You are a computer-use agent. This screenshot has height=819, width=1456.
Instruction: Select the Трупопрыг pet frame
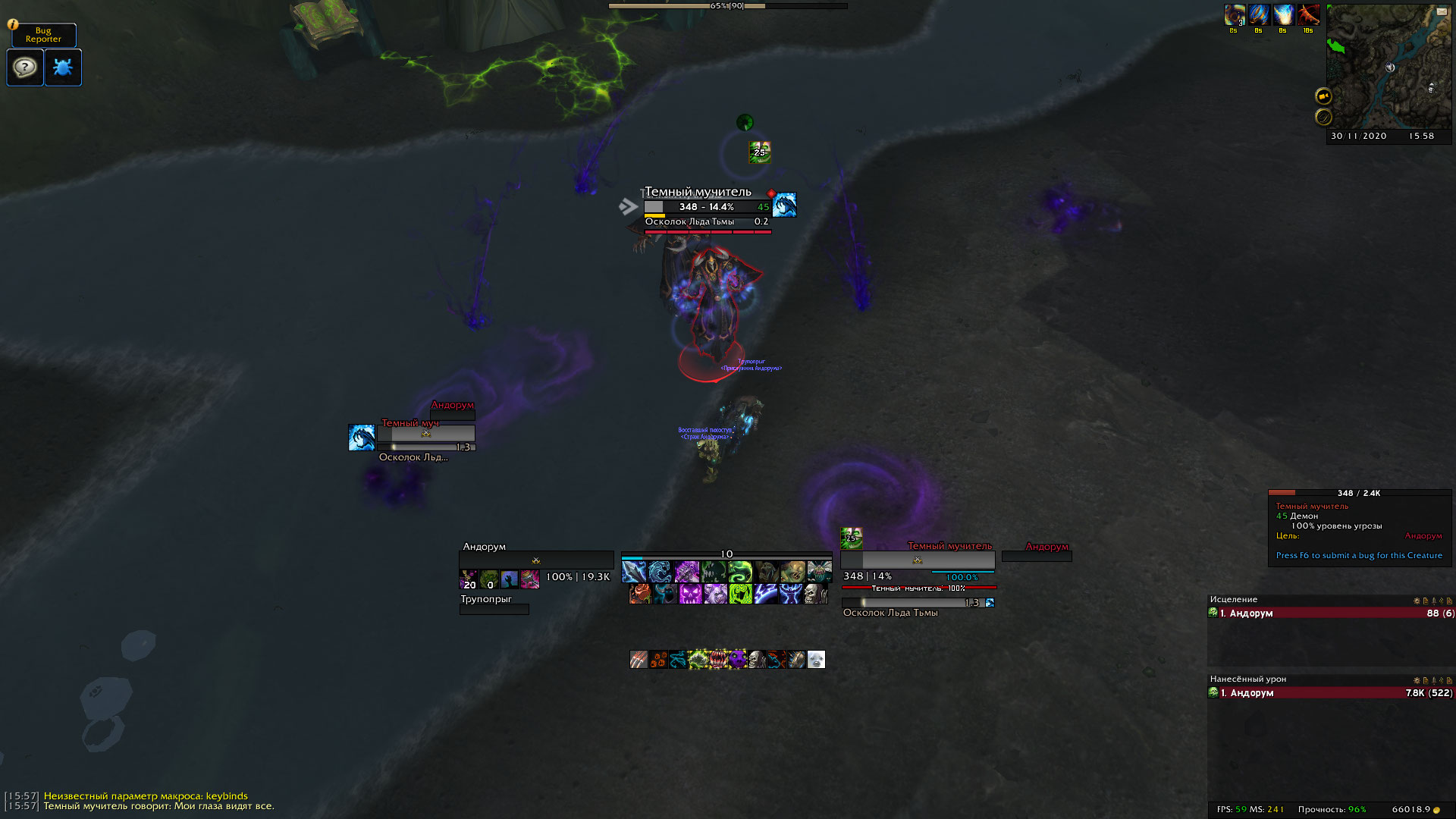(x=494, y=604)
